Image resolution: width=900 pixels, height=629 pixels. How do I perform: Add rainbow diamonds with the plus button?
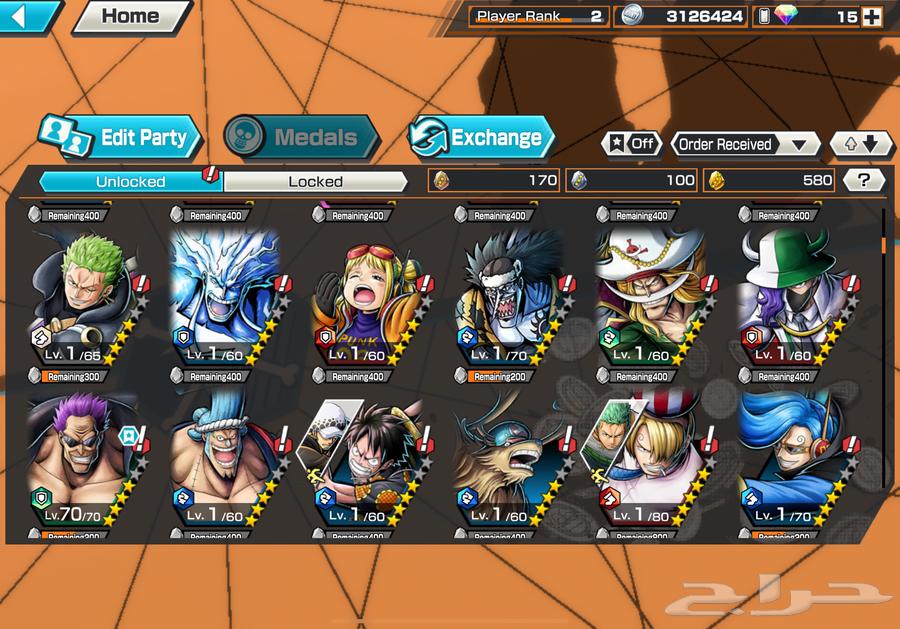tap(872, 16)
